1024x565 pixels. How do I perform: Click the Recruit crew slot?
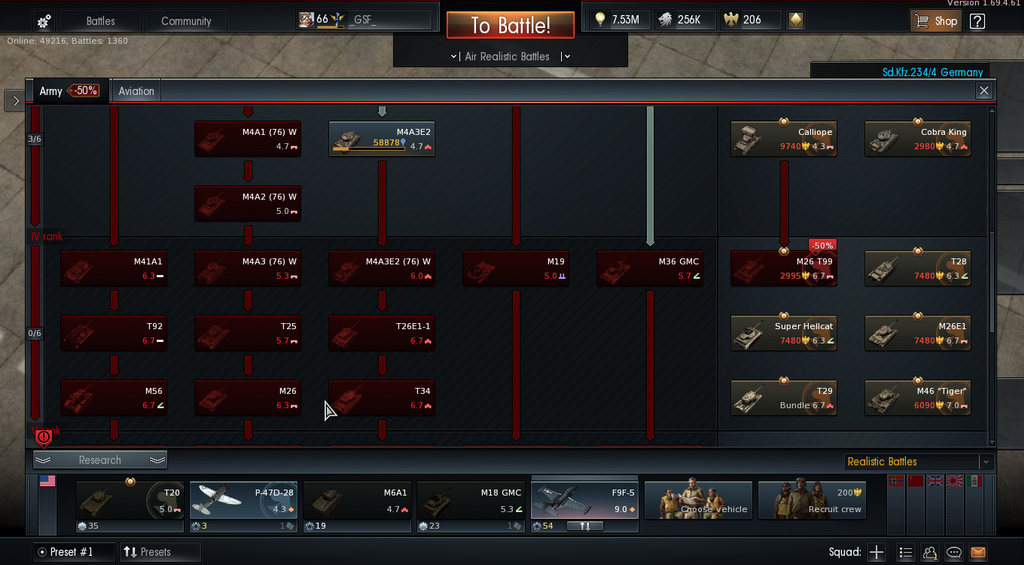coord(812,500)
